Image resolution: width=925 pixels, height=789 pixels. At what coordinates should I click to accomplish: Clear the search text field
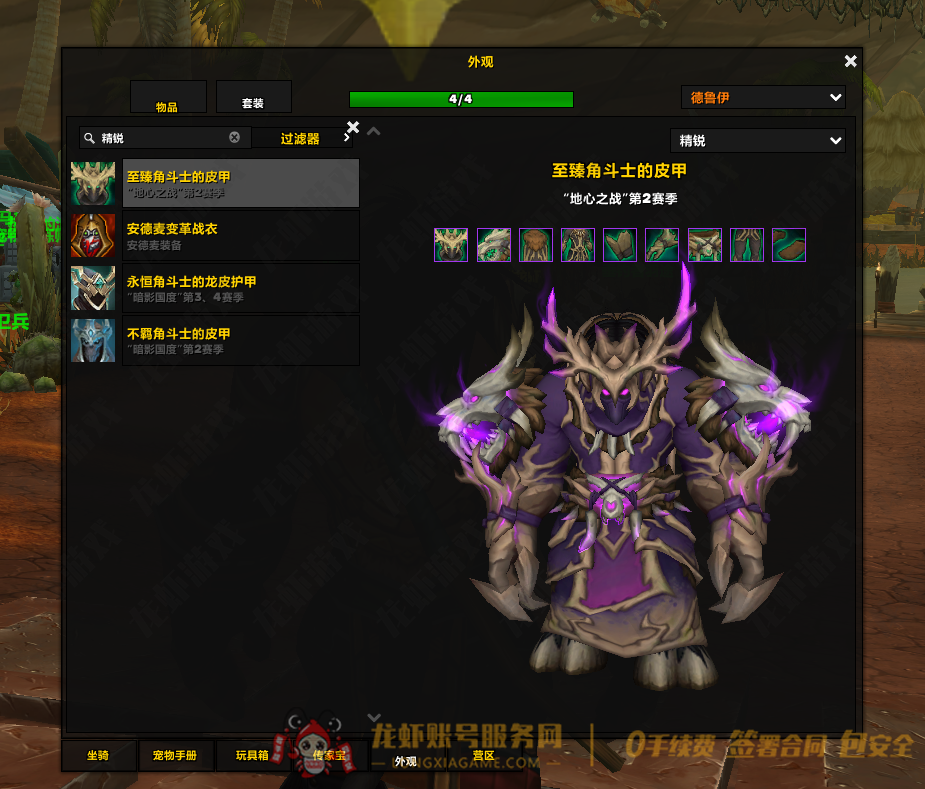pyautogui.click(x=235, y=138)
